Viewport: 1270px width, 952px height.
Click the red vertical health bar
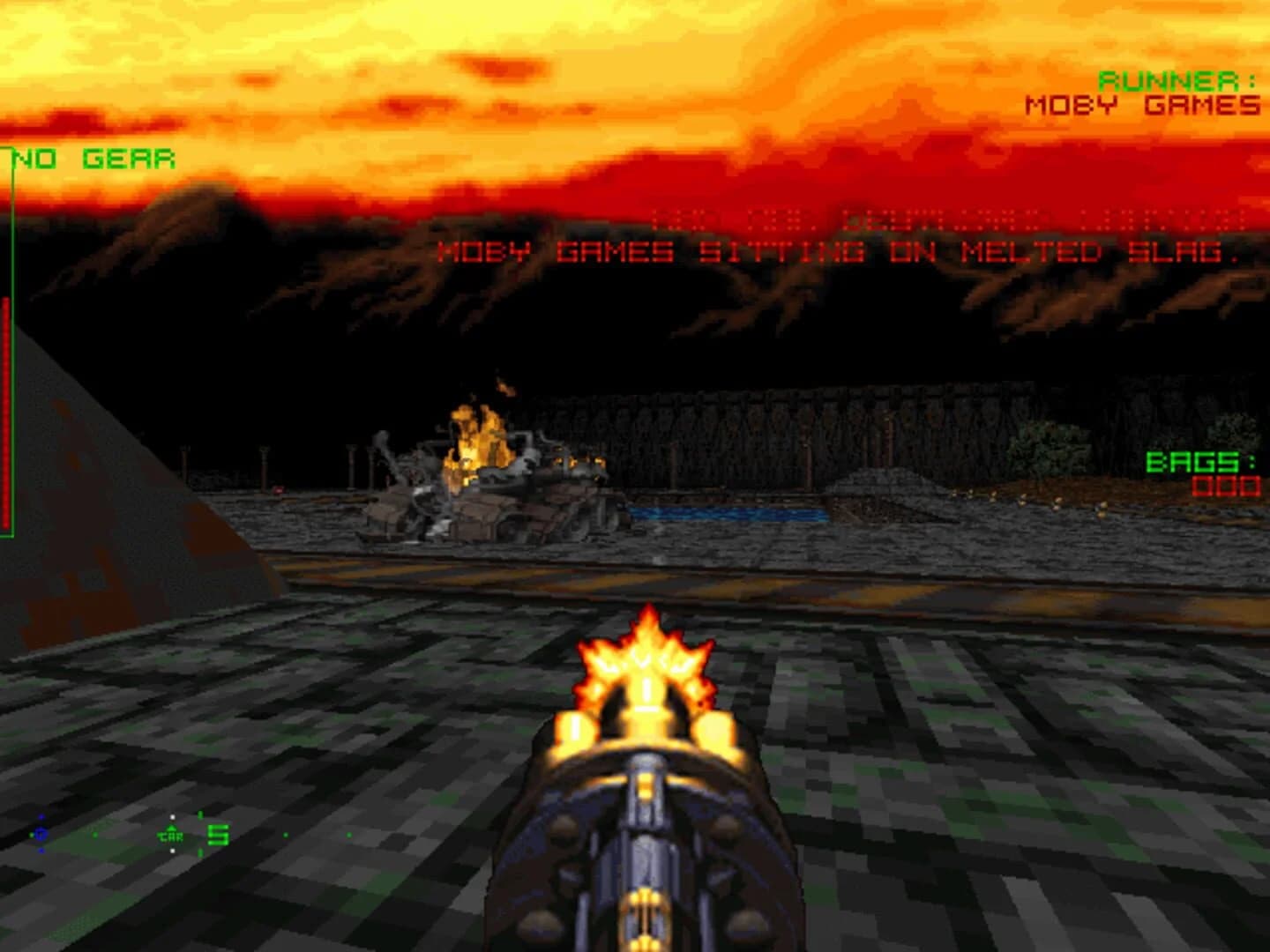(7, 414)
